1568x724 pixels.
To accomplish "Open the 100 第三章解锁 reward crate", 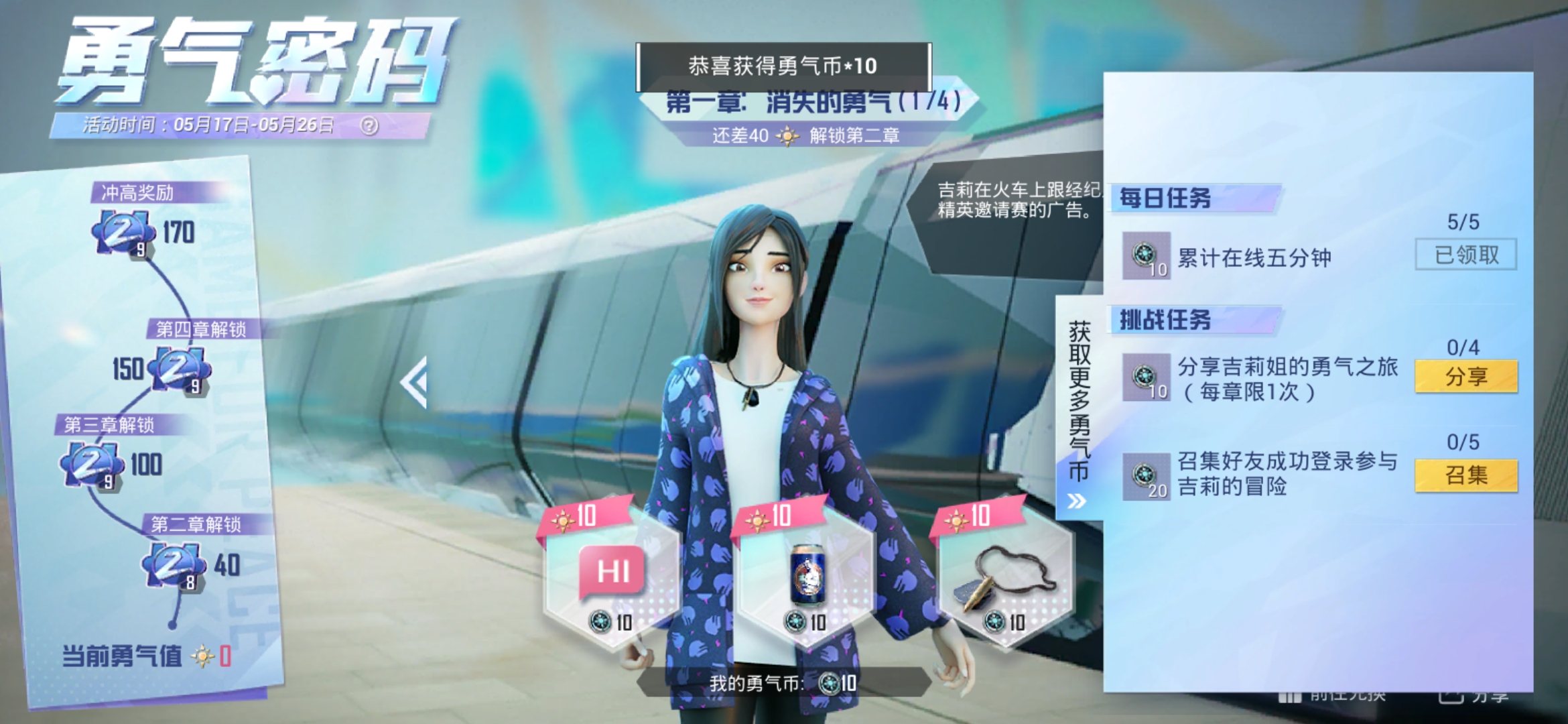I will pyautogui.click(x=91, y=465).
